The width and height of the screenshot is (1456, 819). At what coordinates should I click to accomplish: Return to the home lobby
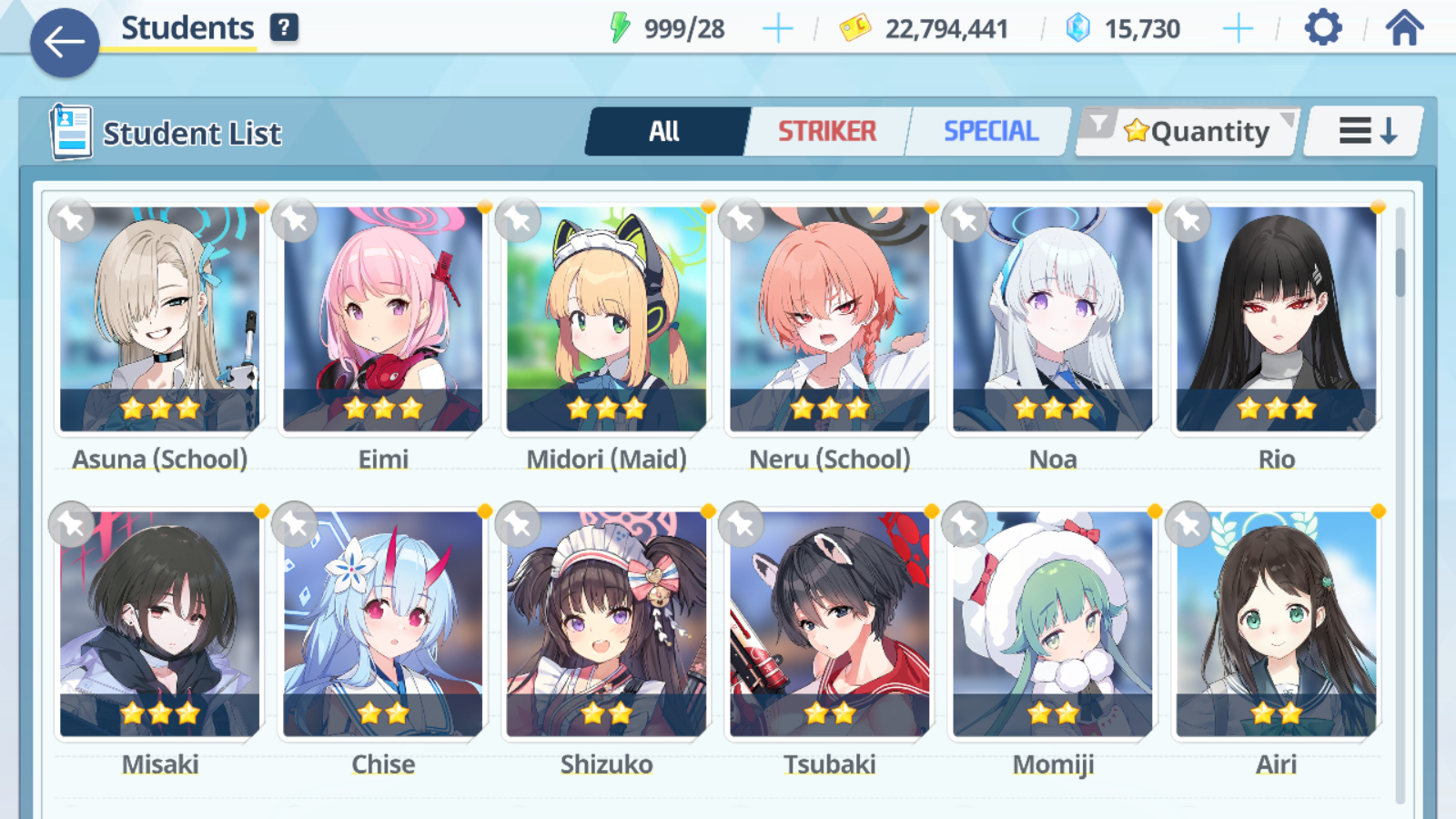[x=1404, y=28]
